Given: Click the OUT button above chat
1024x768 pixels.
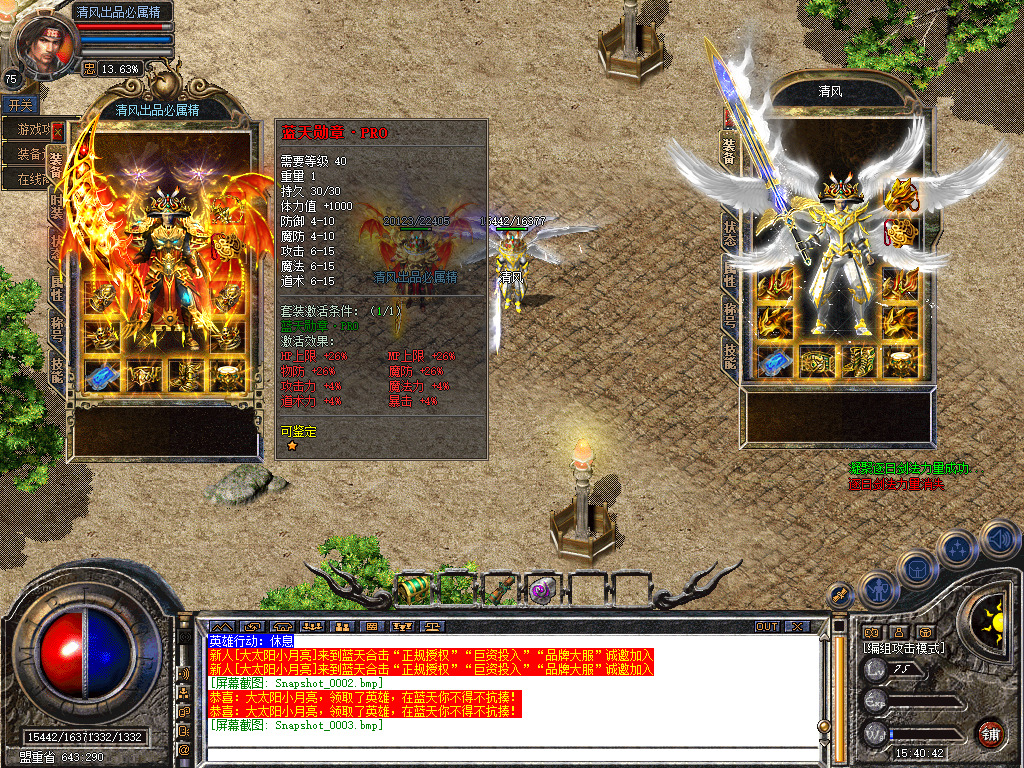Looking at the screenshot, I should 766,627.
